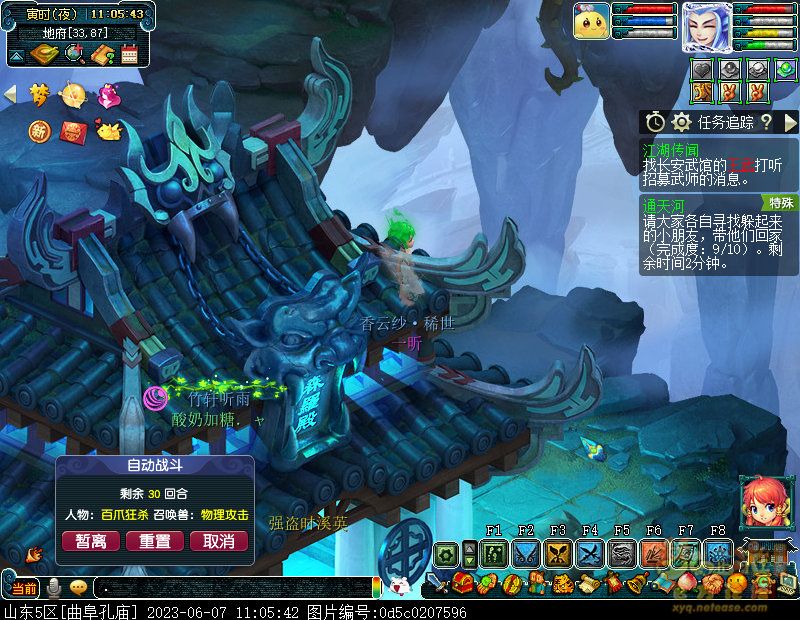Open the calendar icon under the location bar
The width and height of the screenshot is (800, 620).
coord(129,56)
